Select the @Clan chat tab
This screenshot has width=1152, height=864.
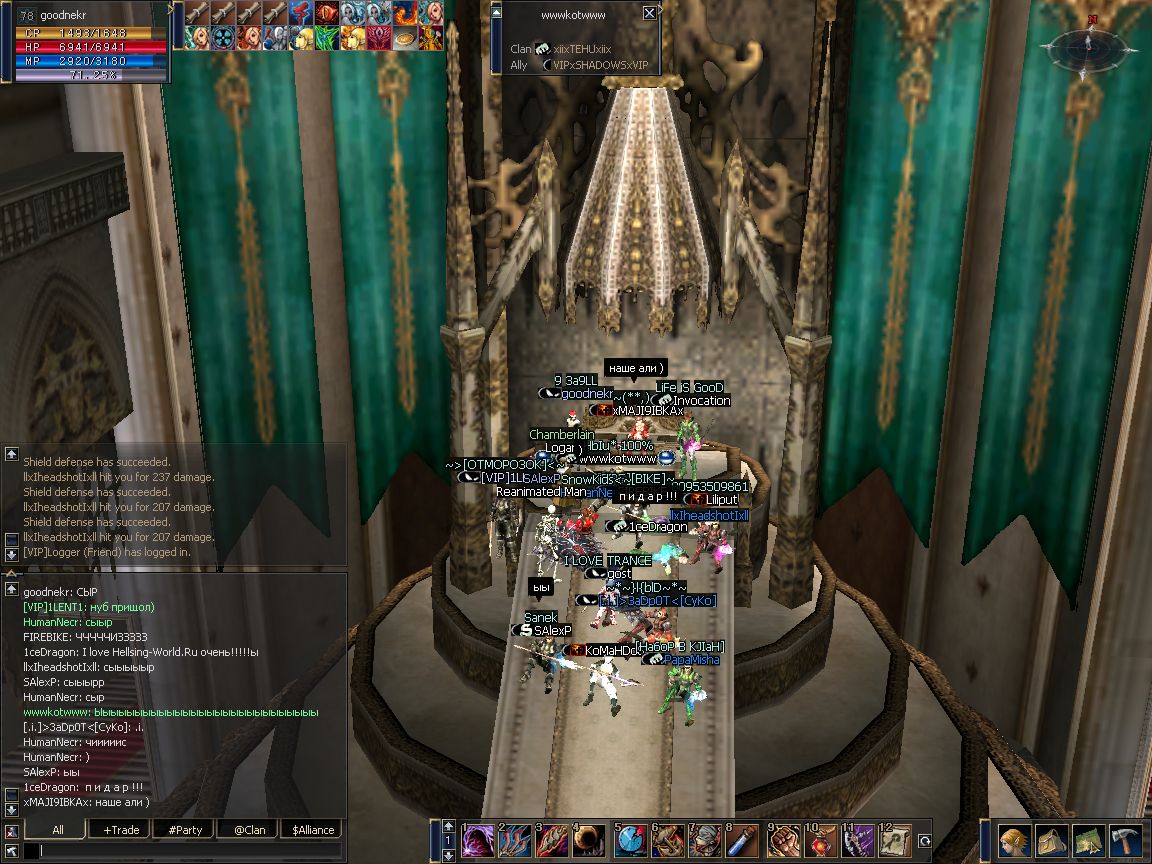[x=249, y=830]
